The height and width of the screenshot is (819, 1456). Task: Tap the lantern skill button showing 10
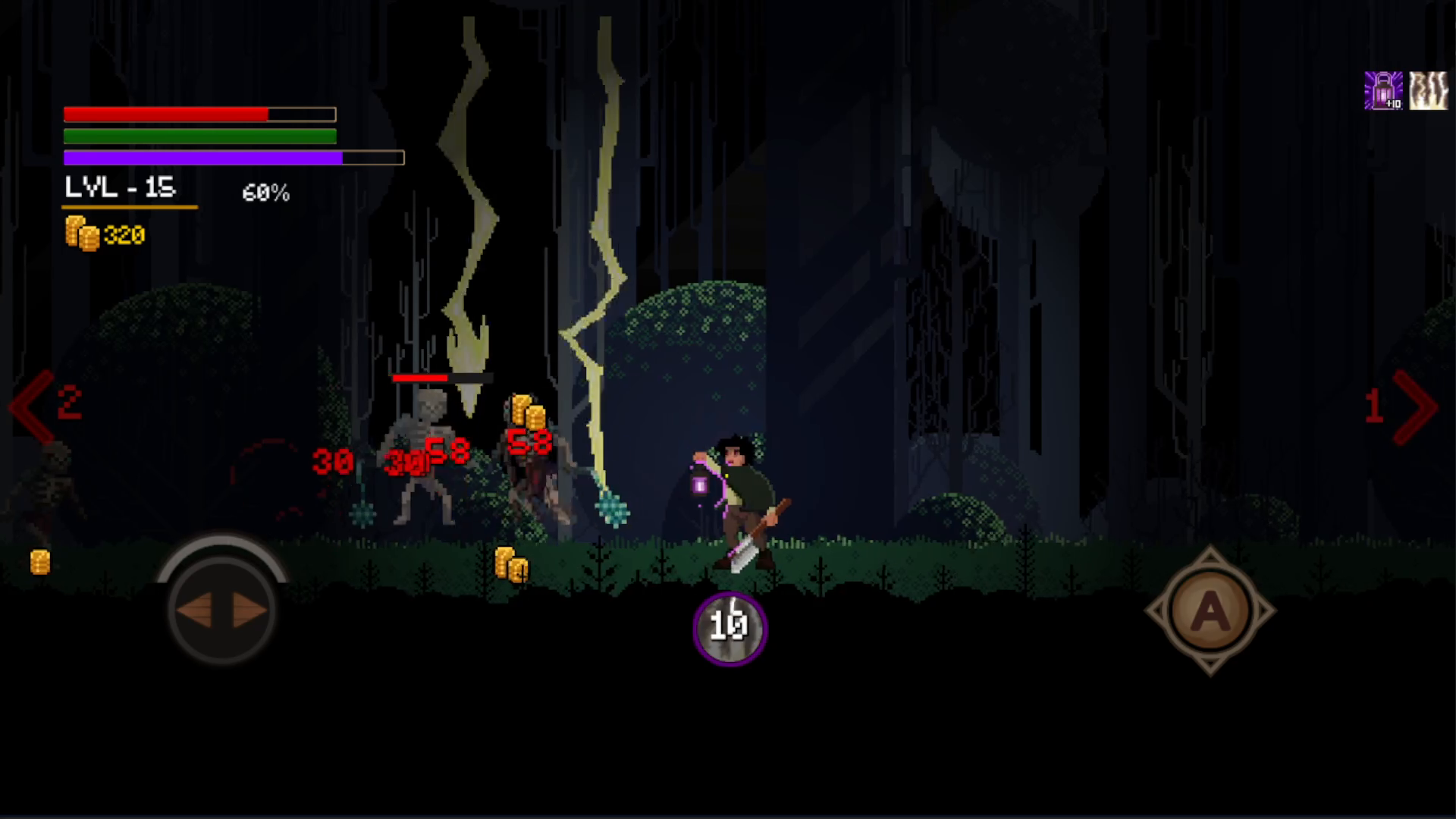coord(729,628)
